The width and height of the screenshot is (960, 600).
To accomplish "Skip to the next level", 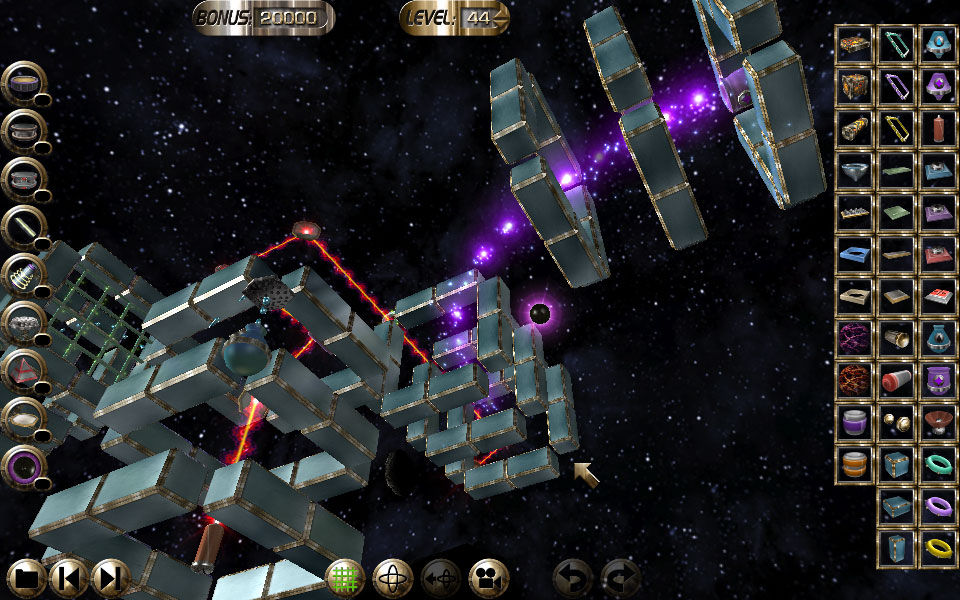I will click(x=110, y=578).
